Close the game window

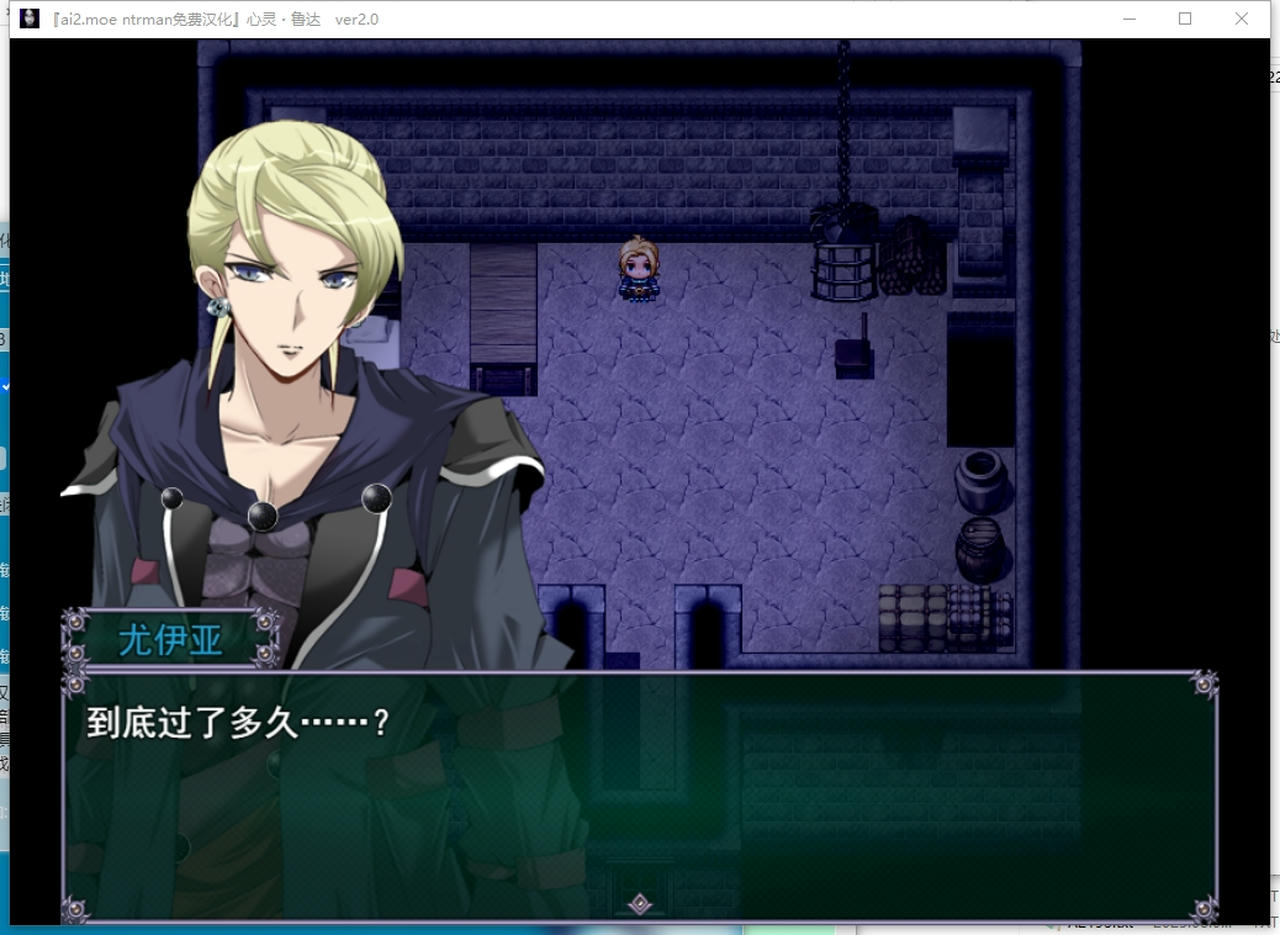tap(1241, 19)
